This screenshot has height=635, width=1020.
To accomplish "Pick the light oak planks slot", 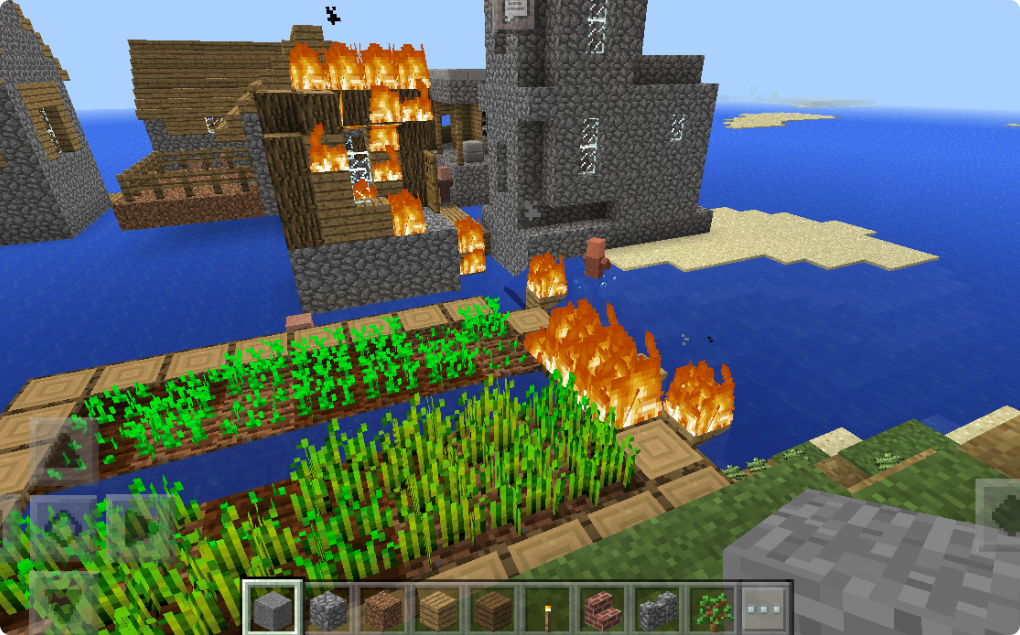I will point(435,607).
